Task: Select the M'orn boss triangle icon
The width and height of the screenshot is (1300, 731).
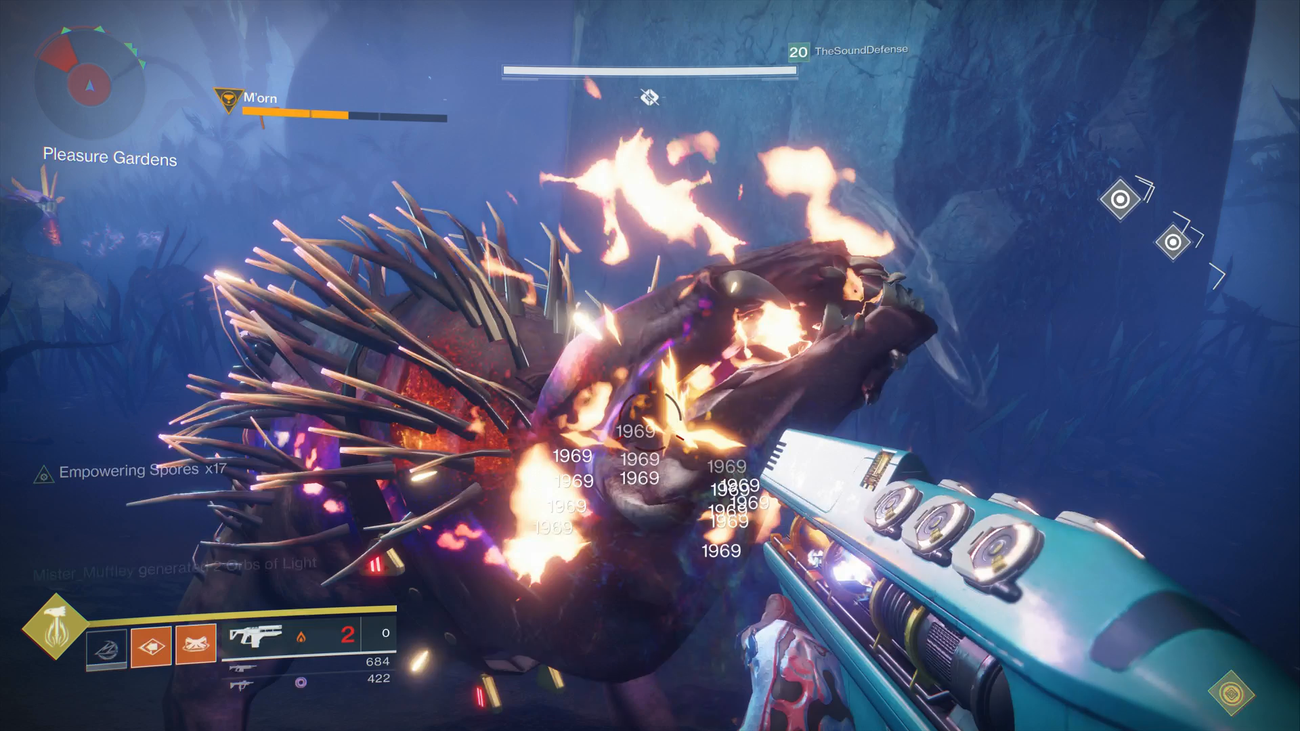Action: (x=228, y=99)
